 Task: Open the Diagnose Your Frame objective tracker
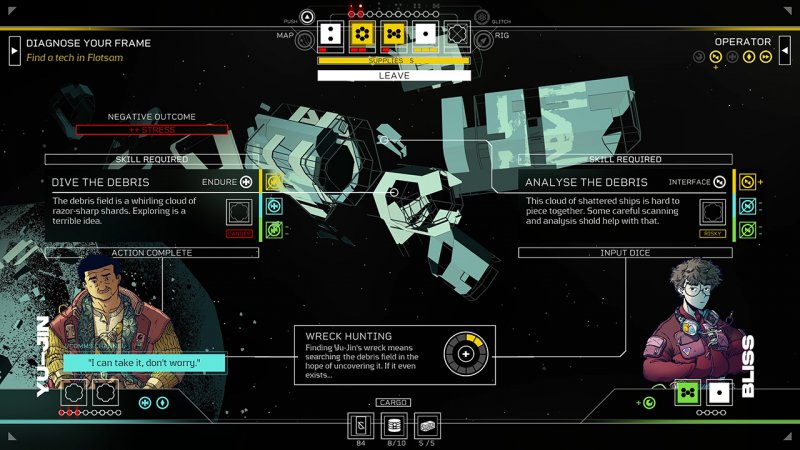[x=15, y=49]
